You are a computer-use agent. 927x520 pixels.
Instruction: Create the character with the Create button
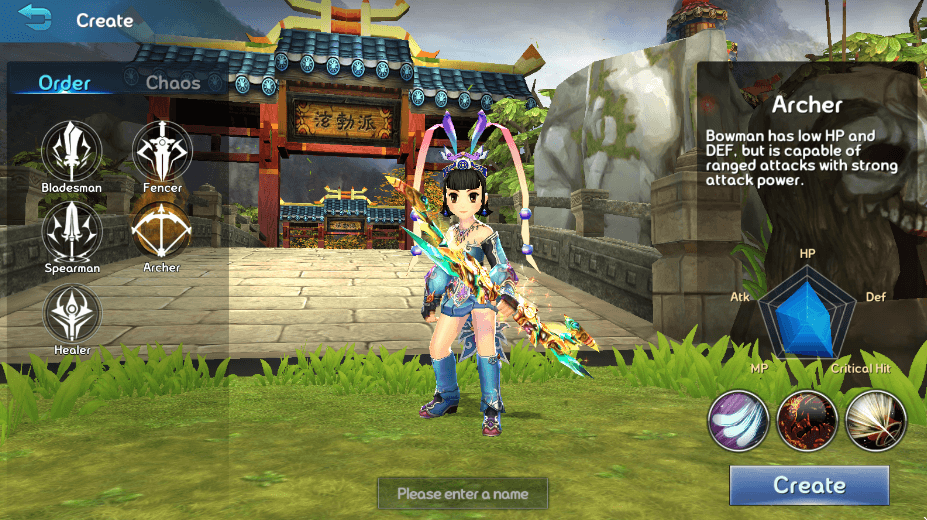(x=809, y=486)
